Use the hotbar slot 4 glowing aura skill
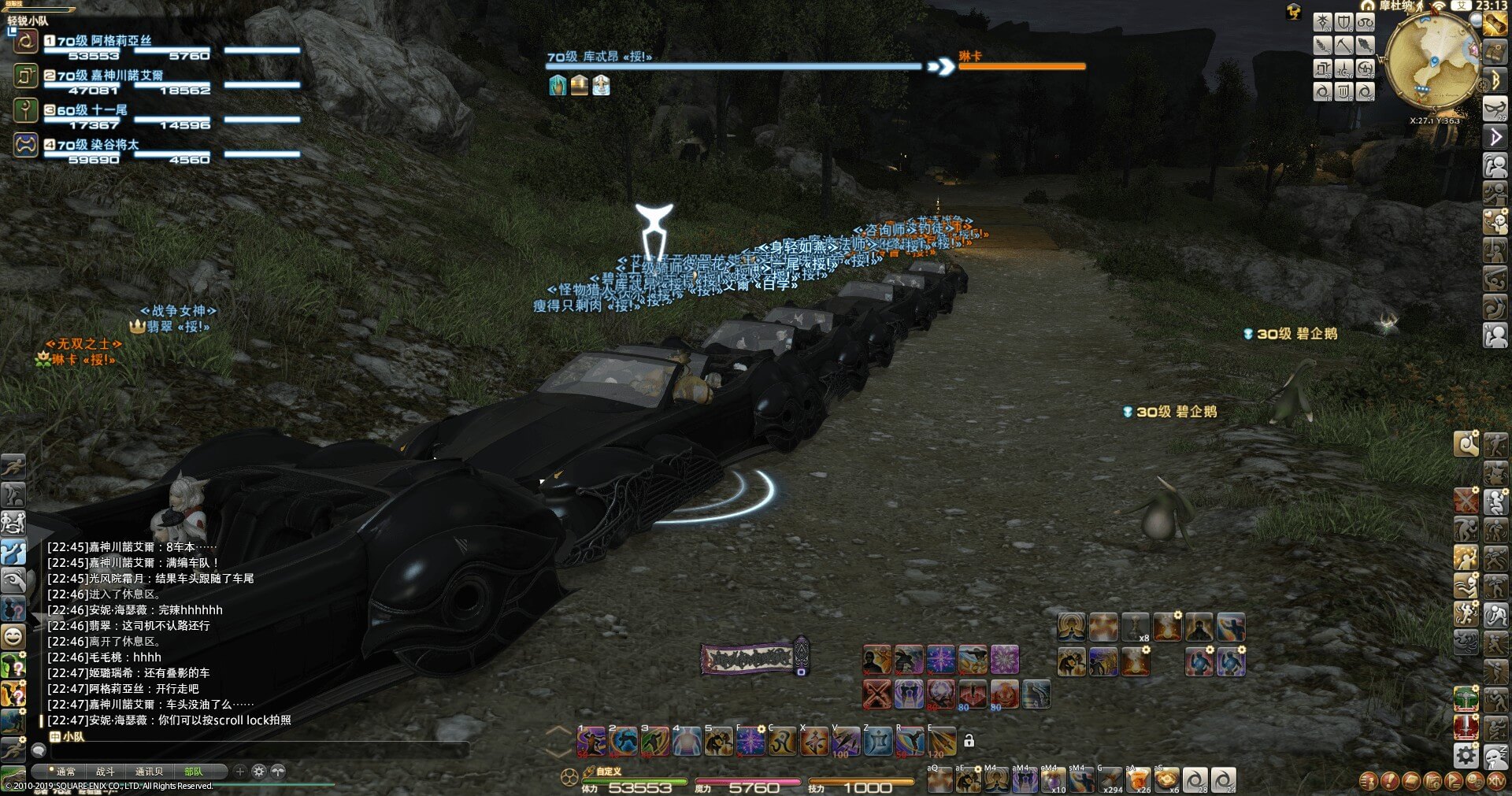Image resolution: width=1512 pixels, height=796 pixels. 687,742
